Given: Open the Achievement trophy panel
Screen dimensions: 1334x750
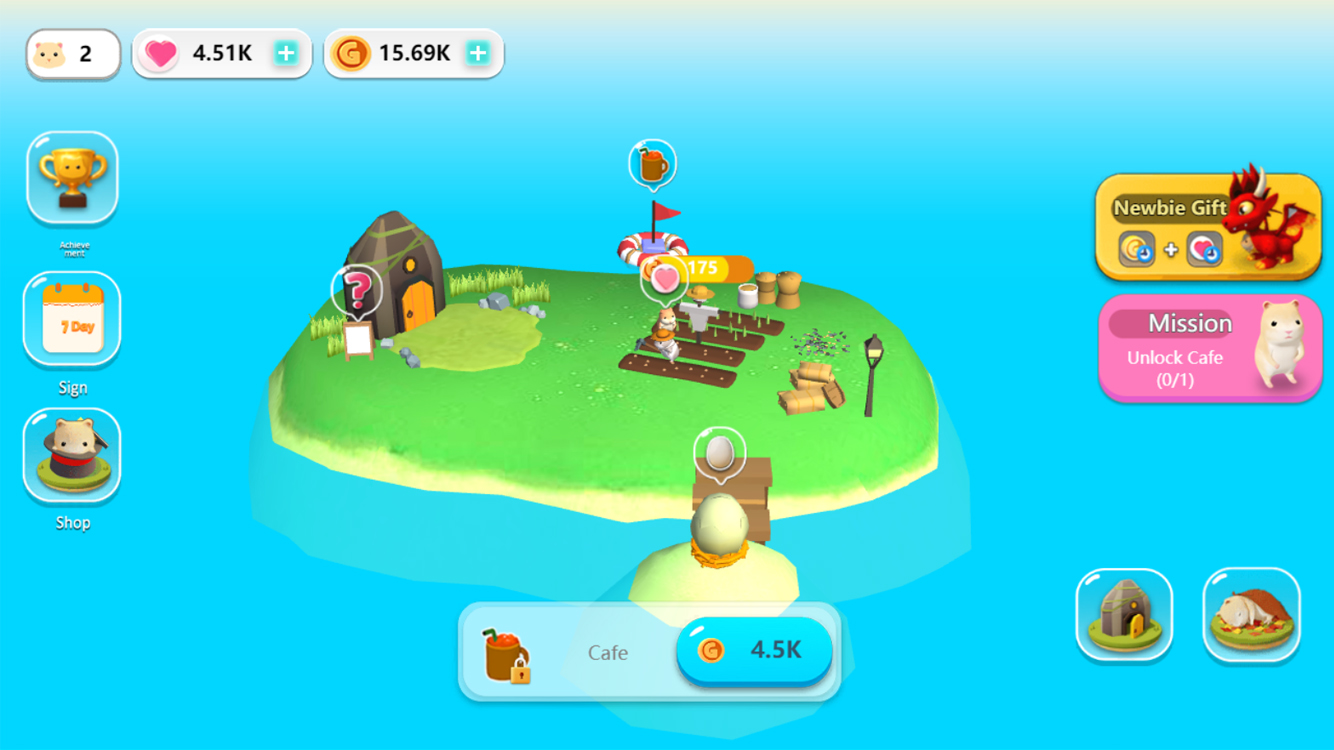Looking at the screenshot, I should click(71, 177).
